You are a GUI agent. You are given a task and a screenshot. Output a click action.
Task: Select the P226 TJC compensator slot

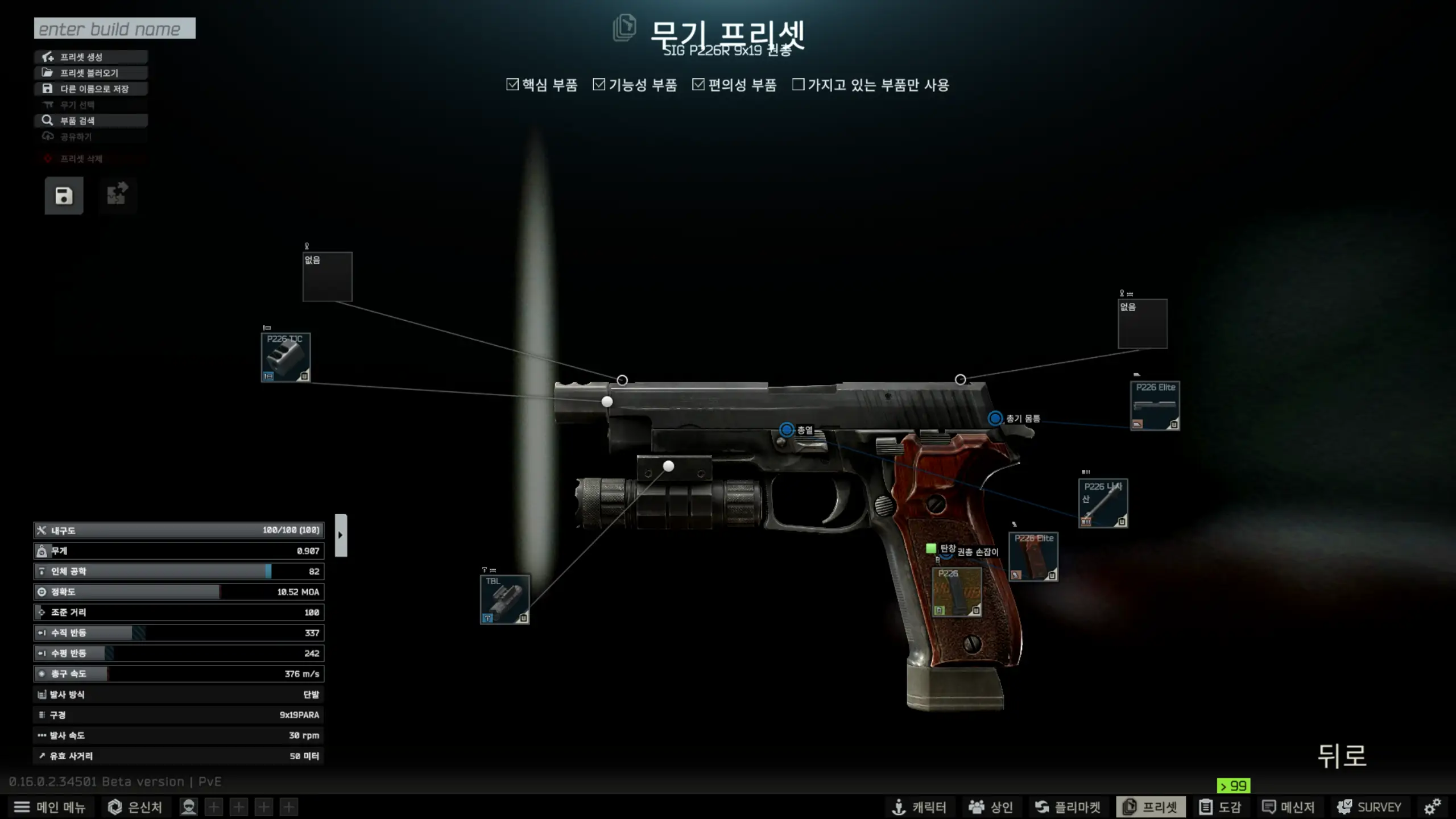point(286,357)
